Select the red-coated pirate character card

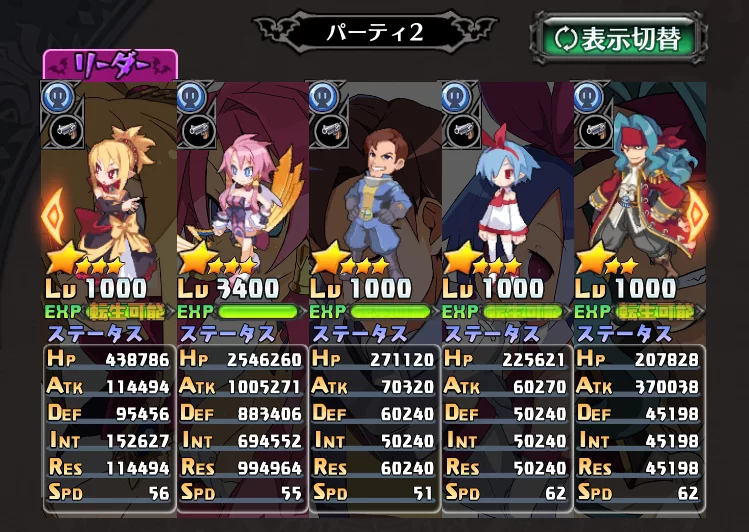pos(638,200)
